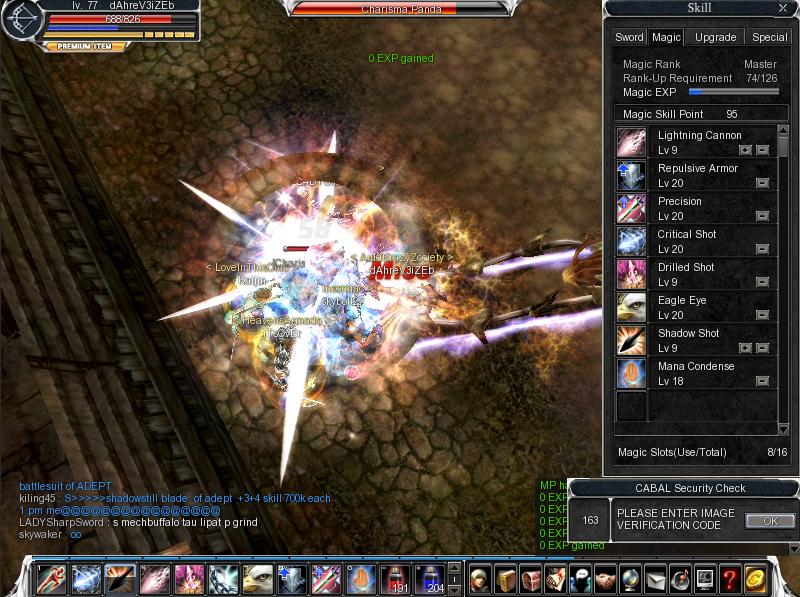Activate the eagle head skill on hotbar

tap(257, 579)
